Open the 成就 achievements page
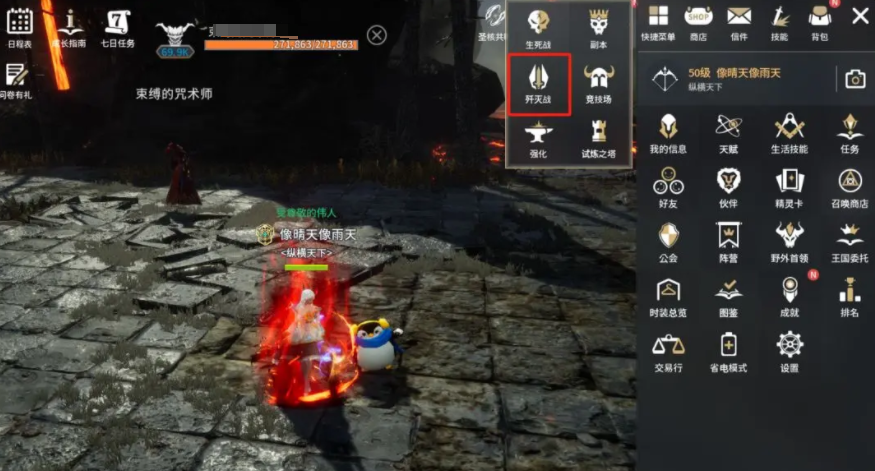This screenshot has height=471, width=875. coord(790,295)
